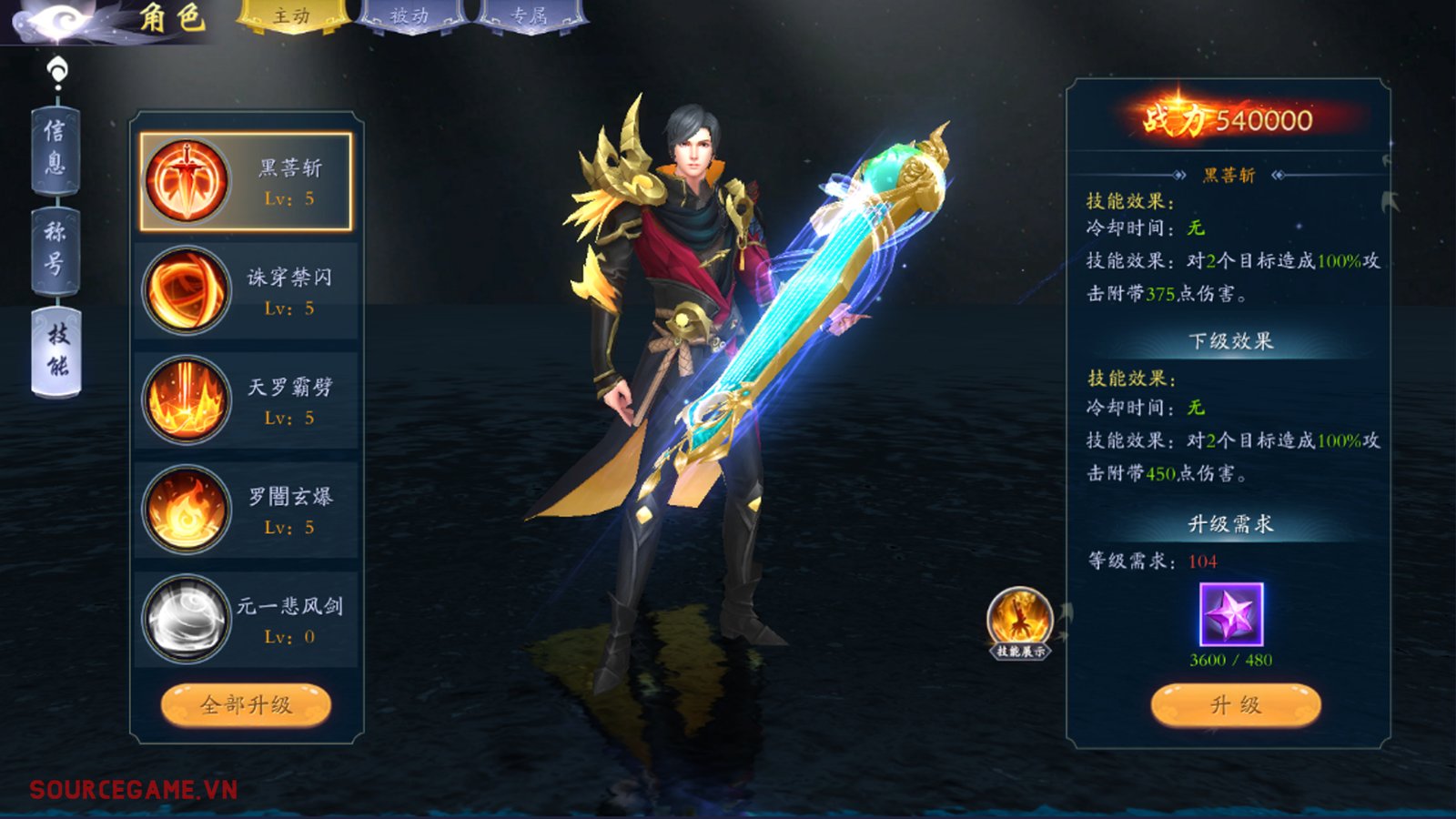Inspect the purple star upgrade material

pyautogui.click(x=1231, y=615)
